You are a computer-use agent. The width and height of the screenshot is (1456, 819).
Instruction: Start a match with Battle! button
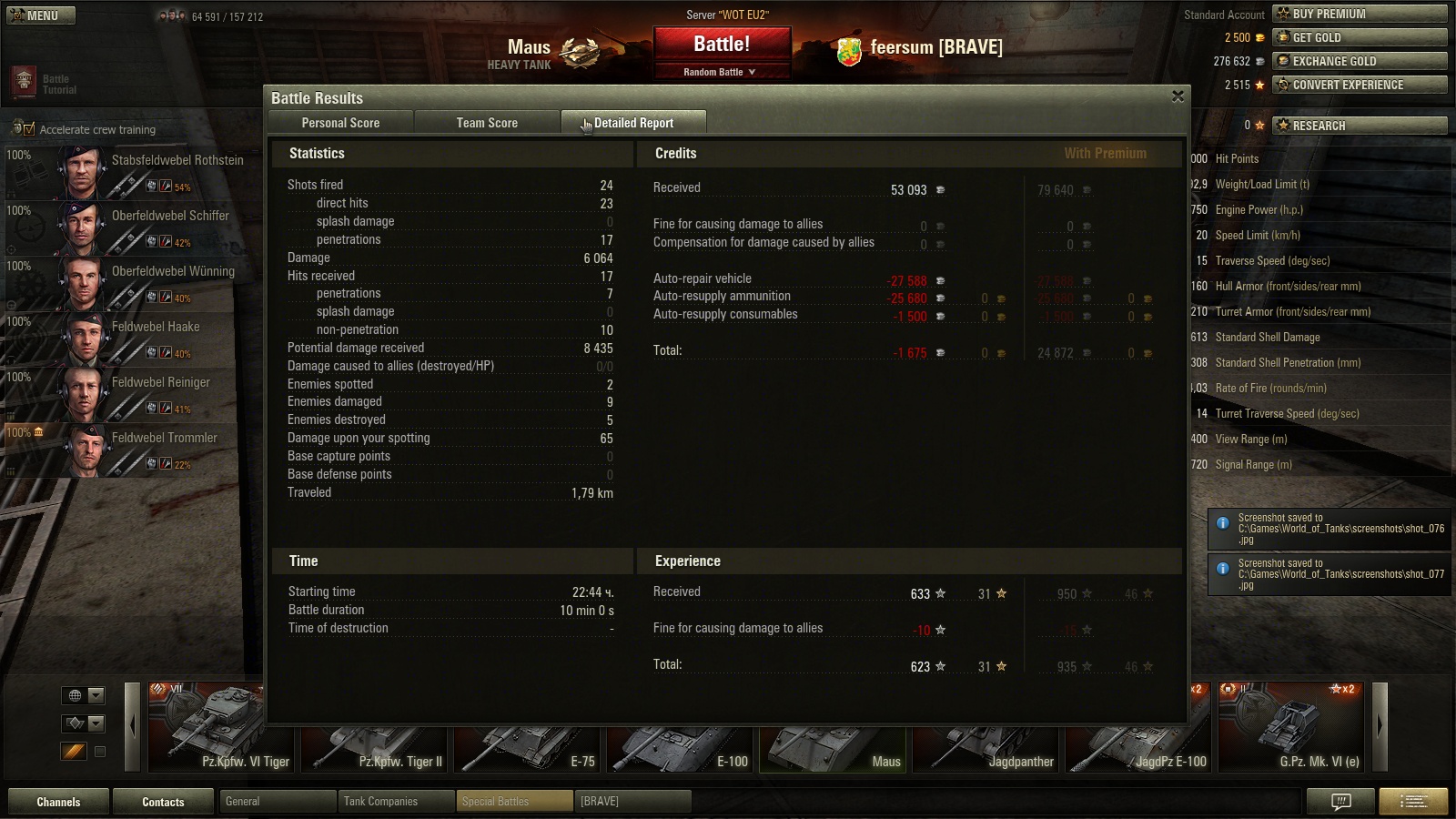722,44
